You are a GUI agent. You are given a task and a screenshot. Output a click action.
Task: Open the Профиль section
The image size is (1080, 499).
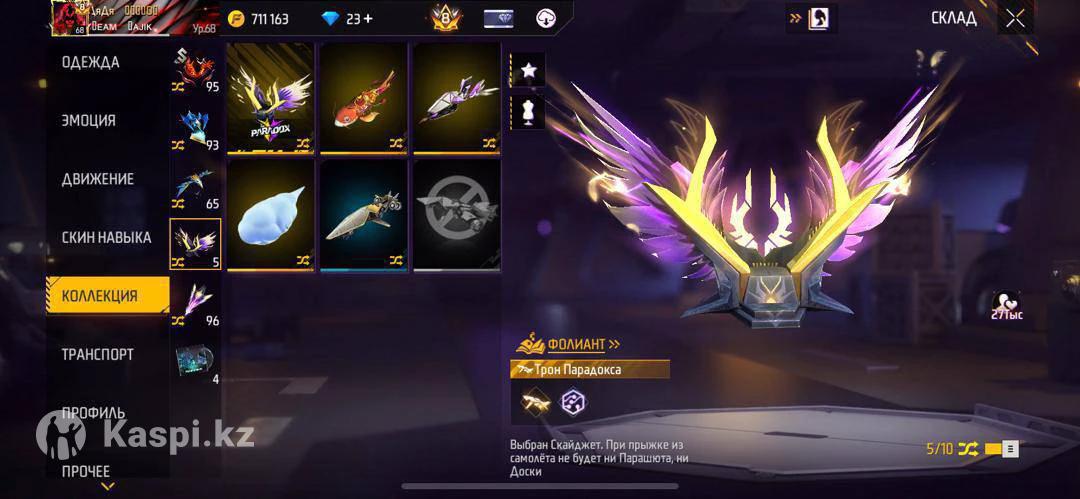click(93, 412)
